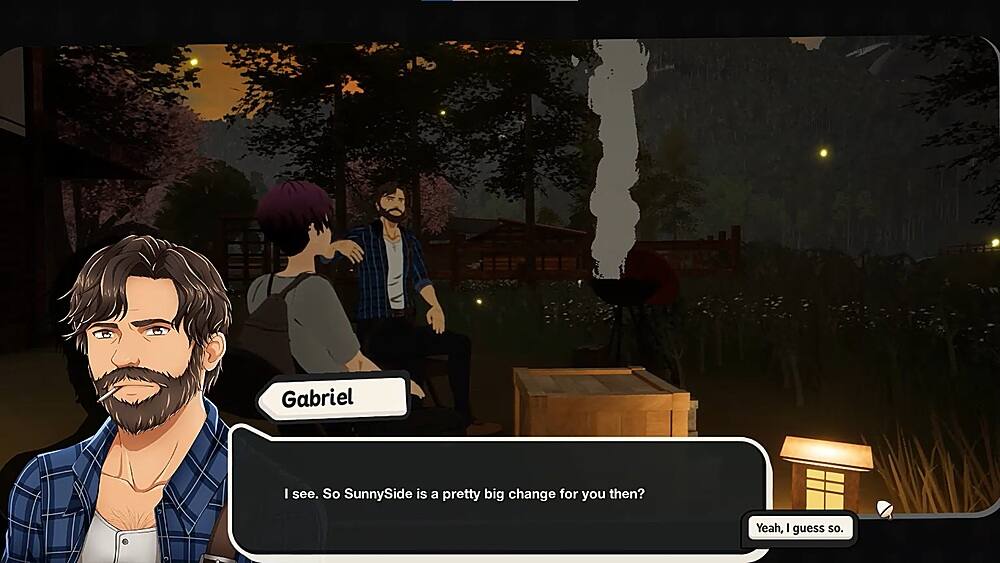The image size is (1000, 563).
Task: Advance Gabriel's dialogue text box
Action: pos(500,494)
